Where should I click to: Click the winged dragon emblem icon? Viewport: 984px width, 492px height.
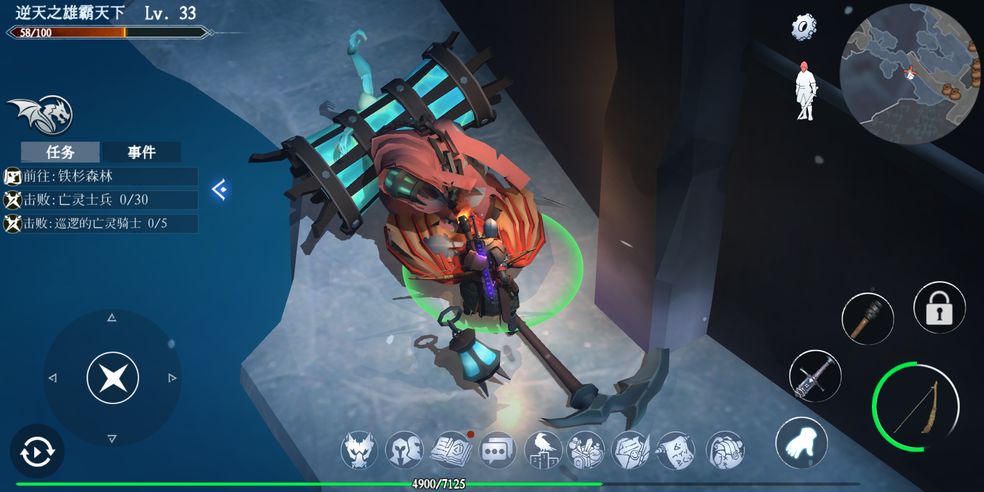pyautogui.click(x=39, y=115)
